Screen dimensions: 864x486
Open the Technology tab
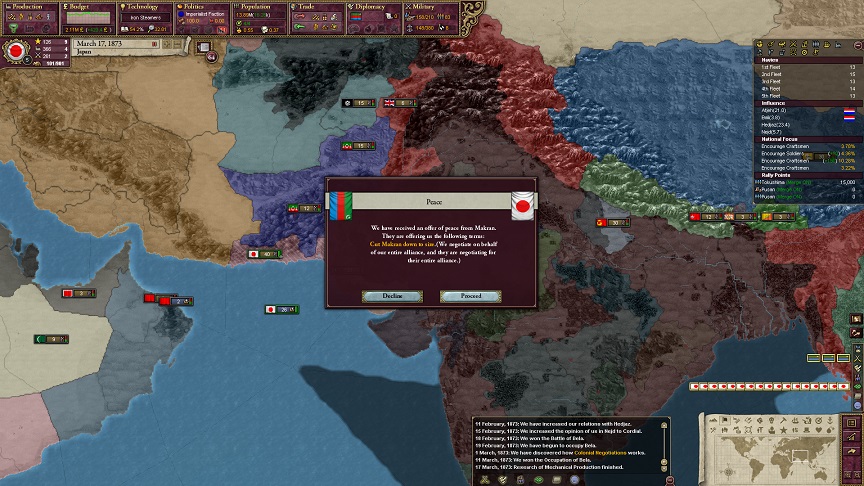point(146,6)
